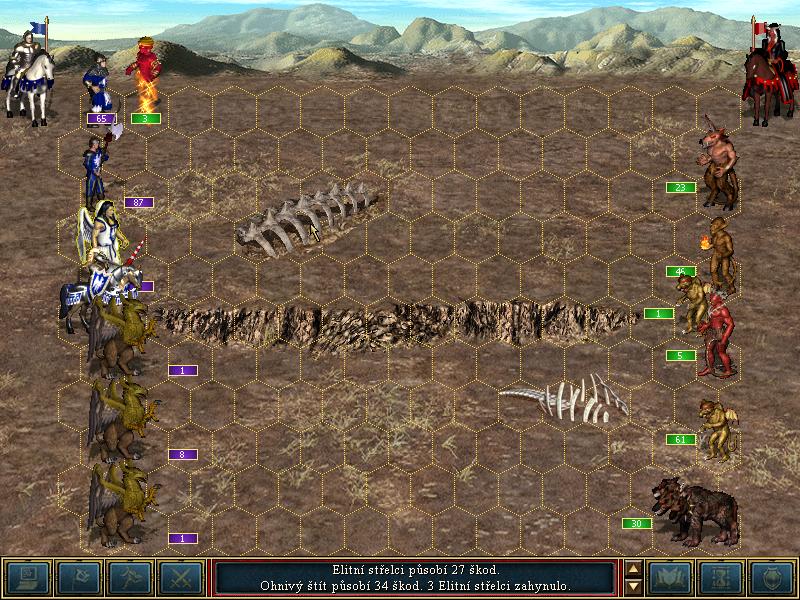
Task: Defend with the shield button
Action: (771, 577)
